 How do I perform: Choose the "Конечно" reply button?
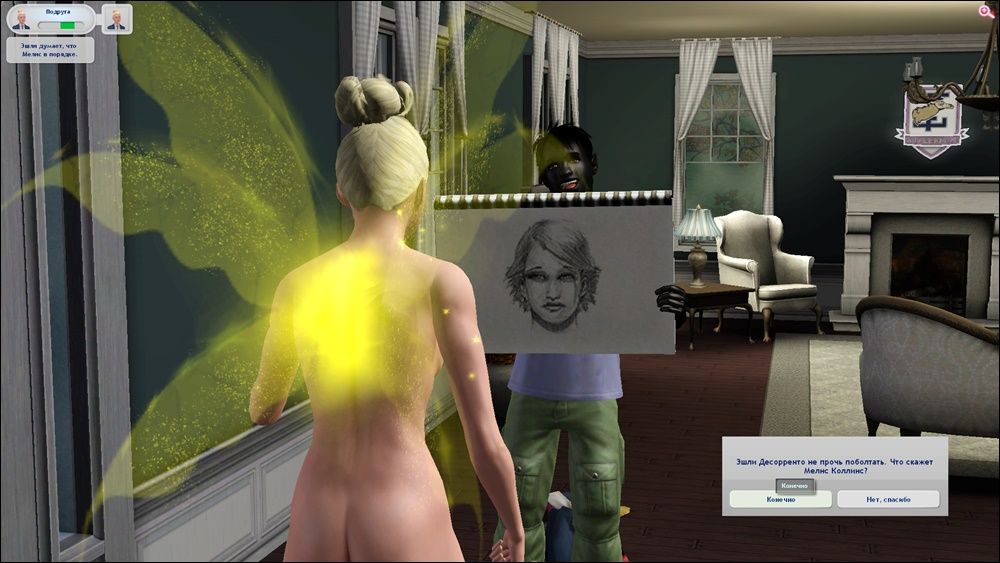tap(780, 499)
